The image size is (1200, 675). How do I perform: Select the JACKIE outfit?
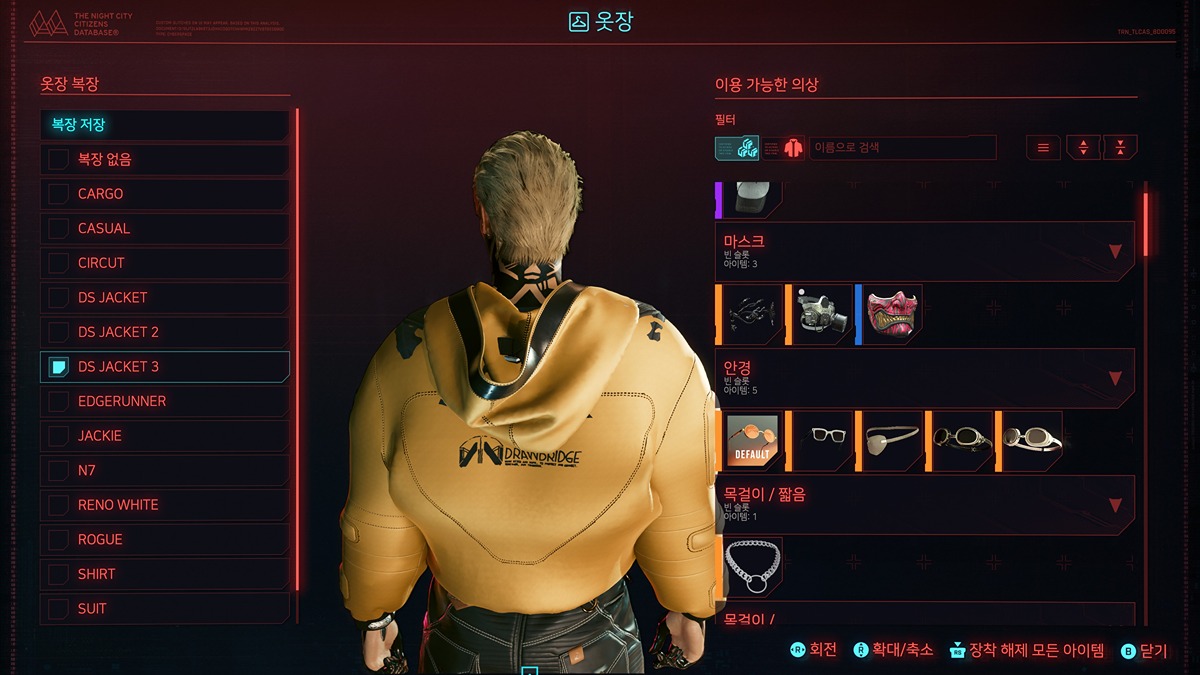[x=165, y=436]
